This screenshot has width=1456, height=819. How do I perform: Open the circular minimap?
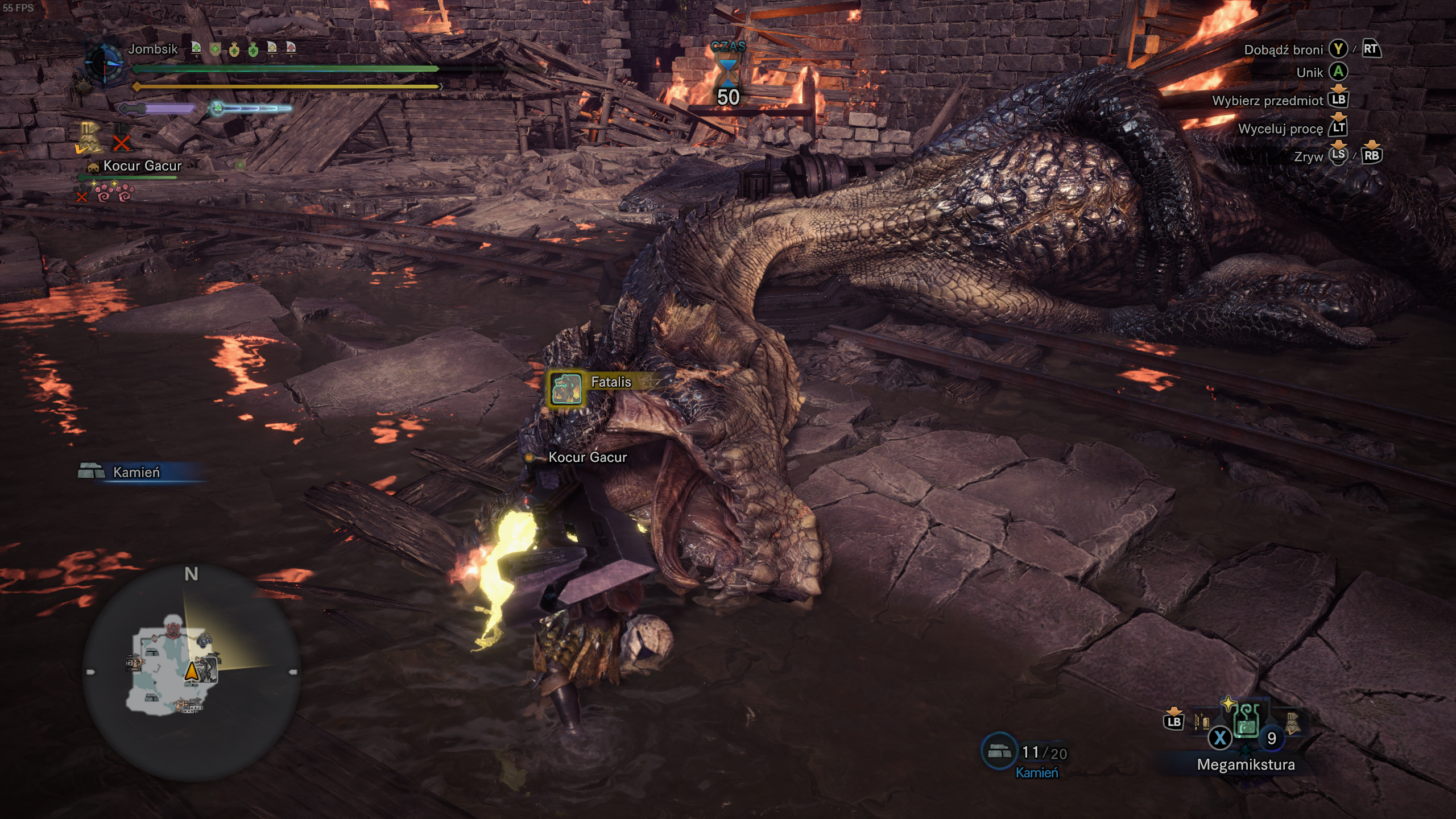(x=191, y=672)
